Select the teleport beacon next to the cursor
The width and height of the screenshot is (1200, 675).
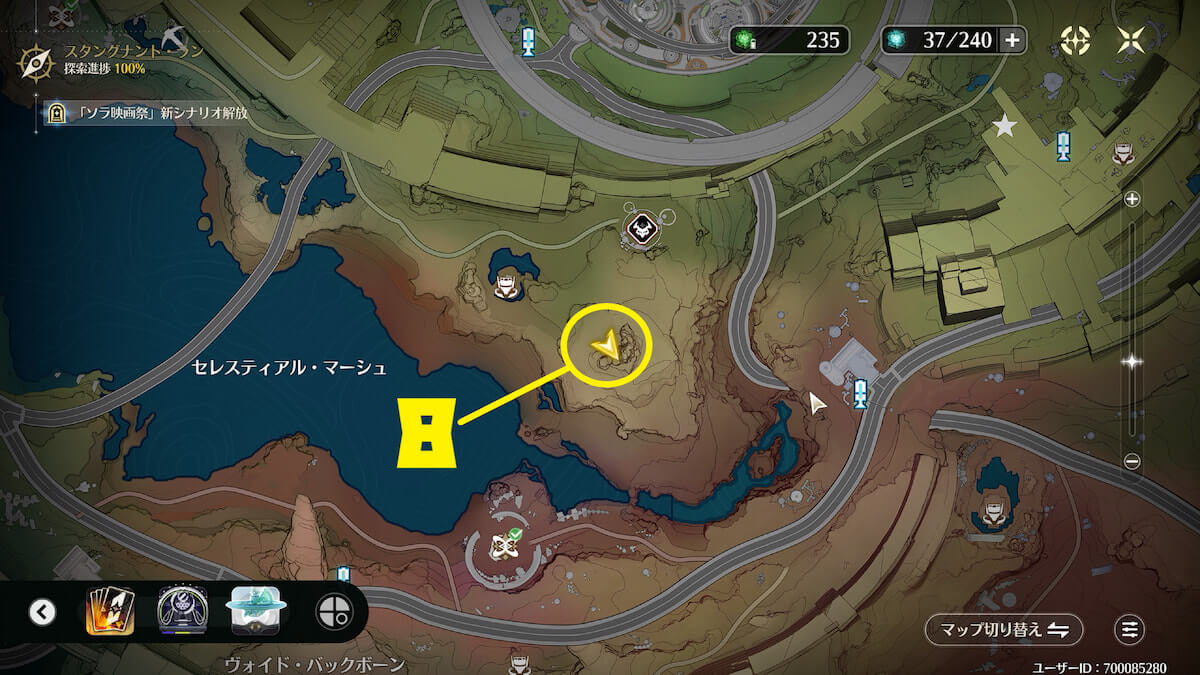pyautogui.click(x=860, y=391)
